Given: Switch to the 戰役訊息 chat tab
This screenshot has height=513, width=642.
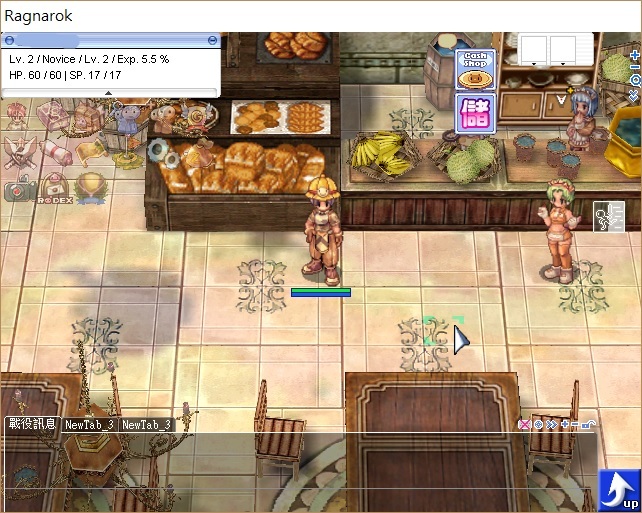Looking at the screenshot, I should 31,424.
